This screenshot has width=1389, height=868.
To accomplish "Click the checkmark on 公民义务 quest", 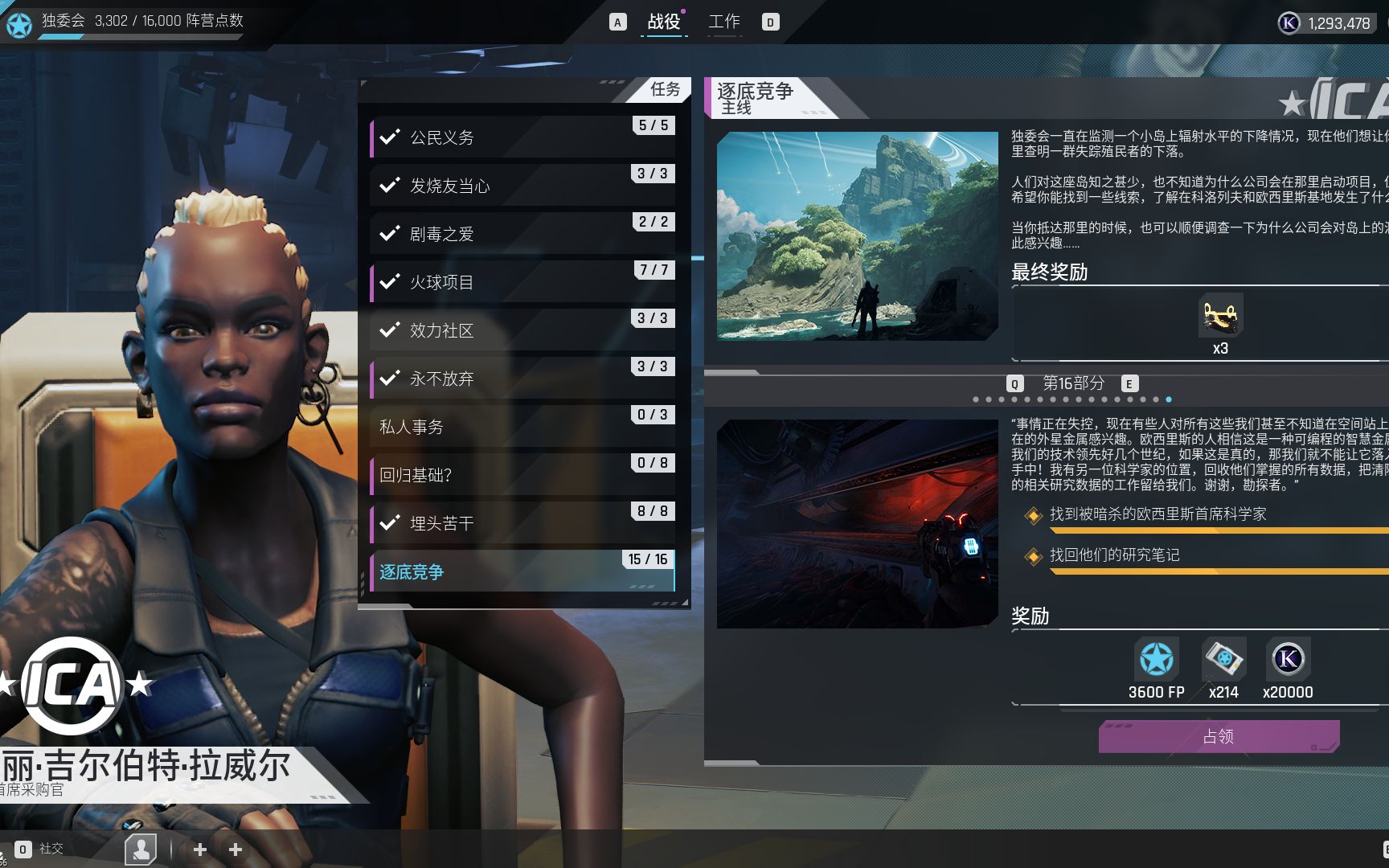I will tap(391, 136).
